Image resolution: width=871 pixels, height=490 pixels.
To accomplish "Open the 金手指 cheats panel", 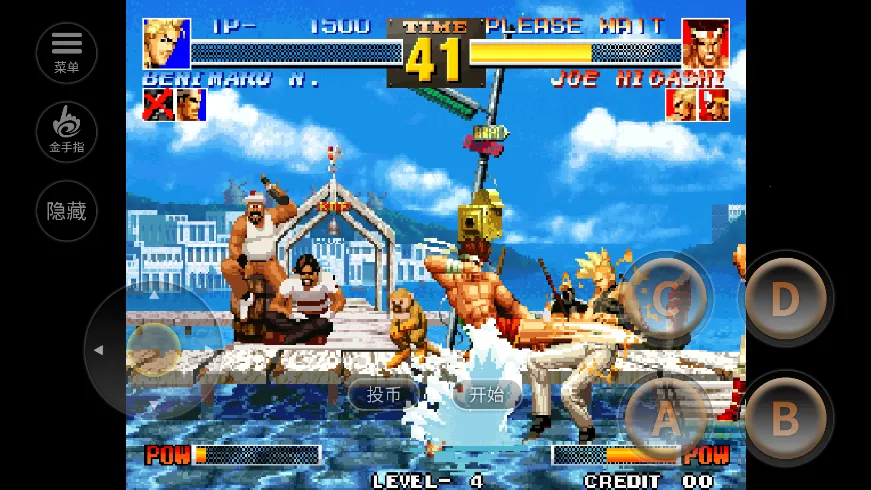I will click(66, 131).
